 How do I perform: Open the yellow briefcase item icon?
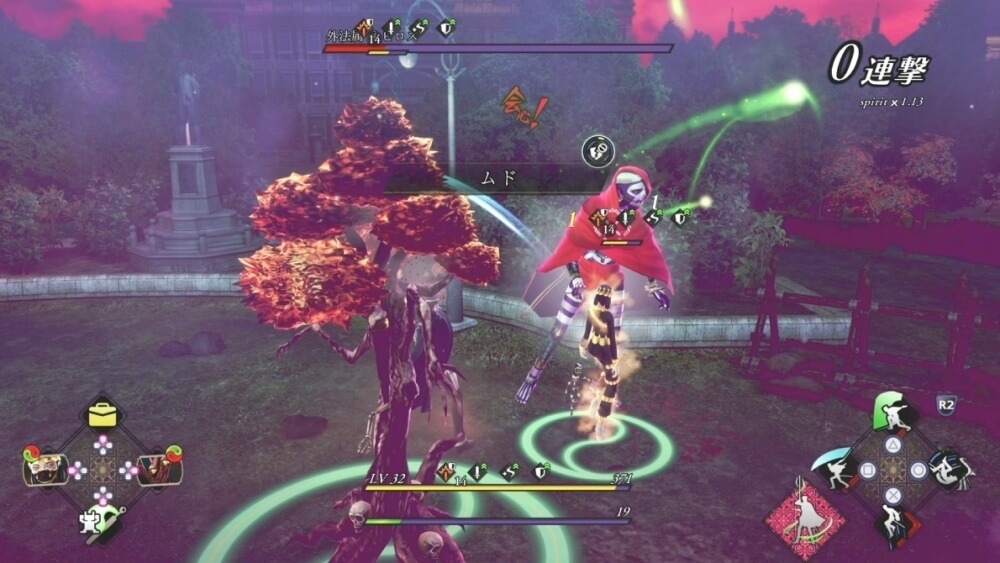click(x=102, y=412)
